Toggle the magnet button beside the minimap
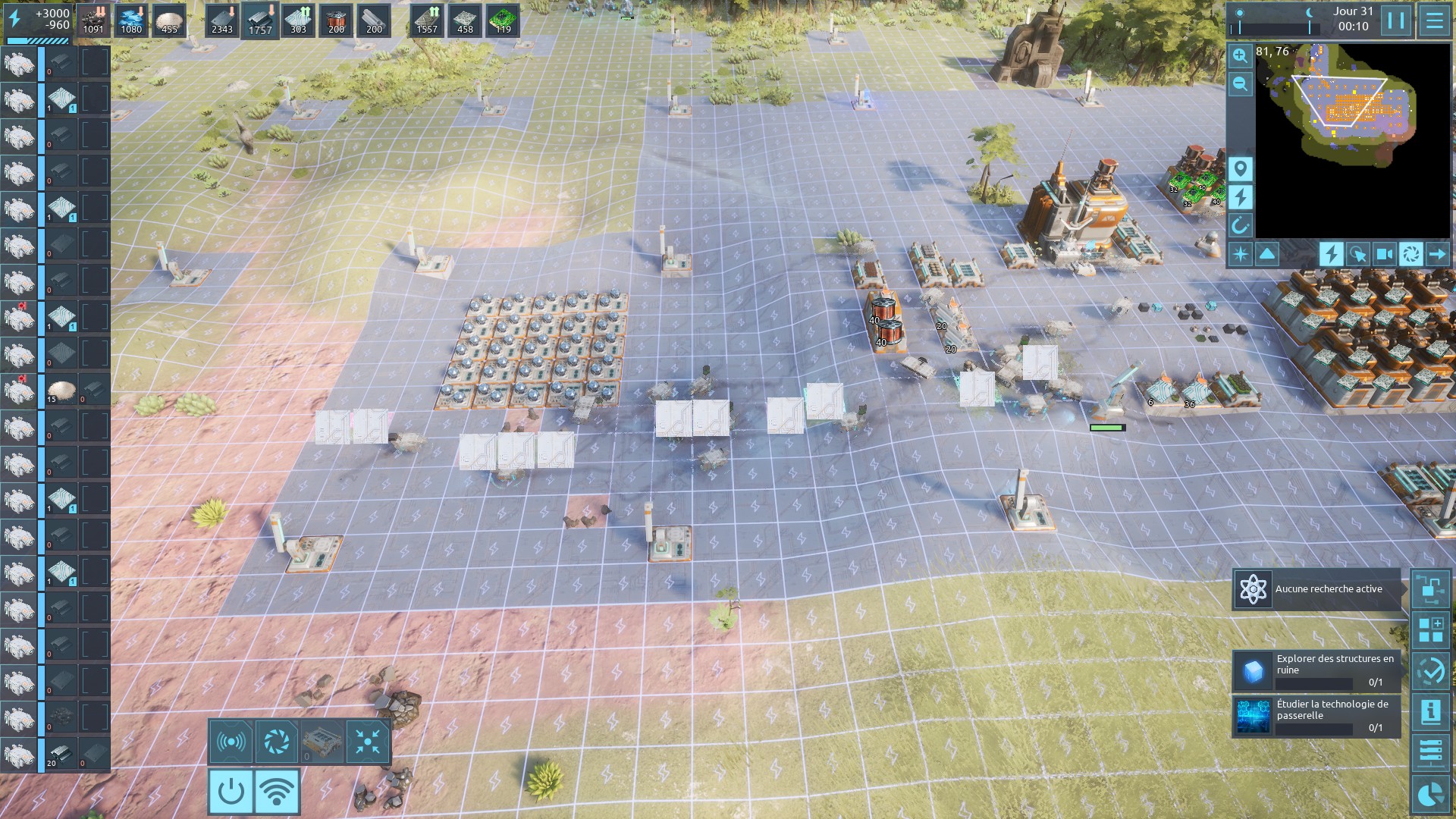Viewport: 1456px width, 819px height. pos(1241,225)
